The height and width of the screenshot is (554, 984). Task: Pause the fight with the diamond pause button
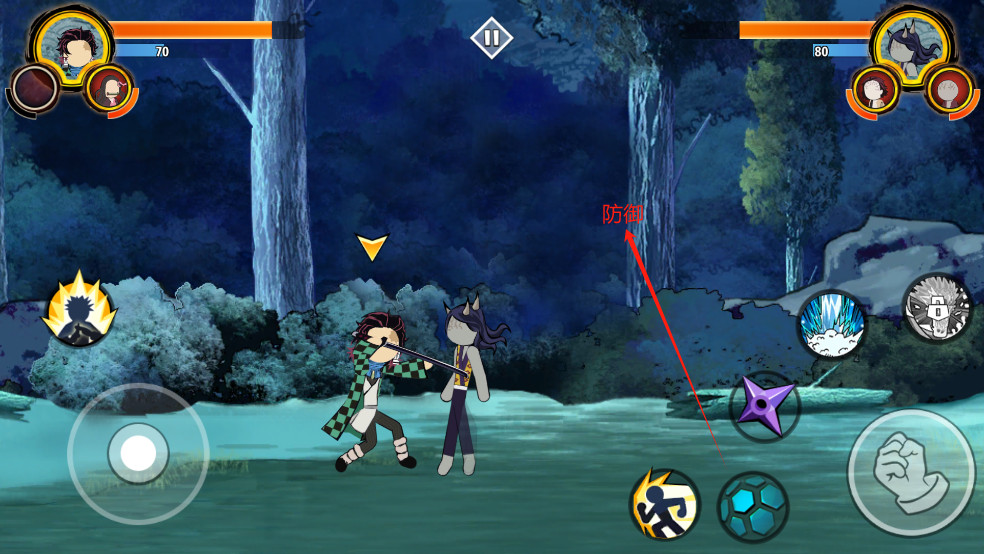pyautogui.click(x=491, y=38)
